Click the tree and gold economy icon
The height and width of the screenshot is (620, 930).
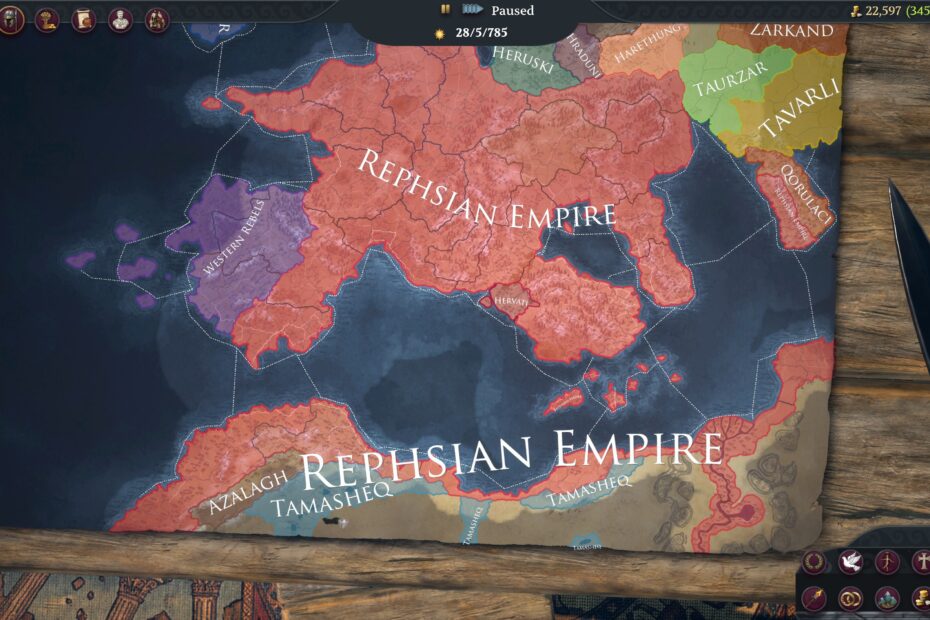[x=47, y=19]
